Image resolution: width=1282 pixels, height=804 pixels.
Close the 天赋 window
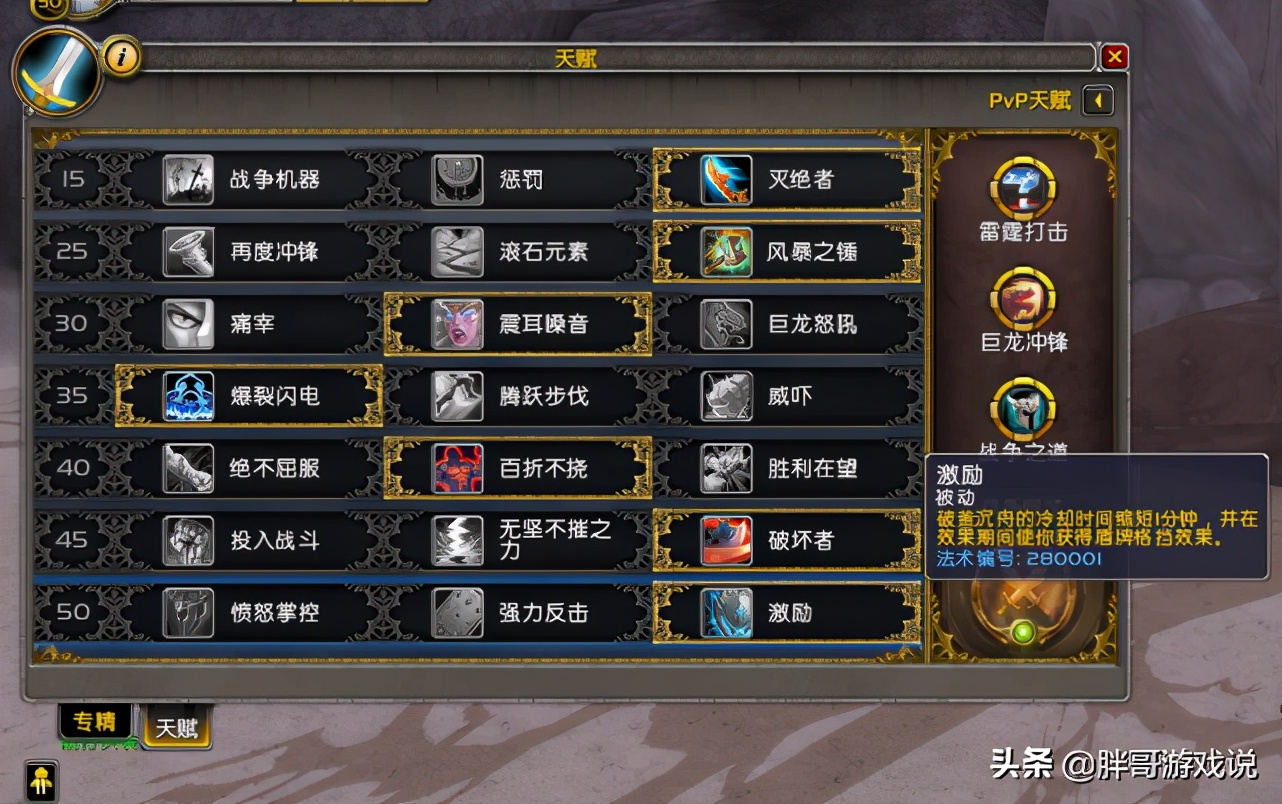1114,56
